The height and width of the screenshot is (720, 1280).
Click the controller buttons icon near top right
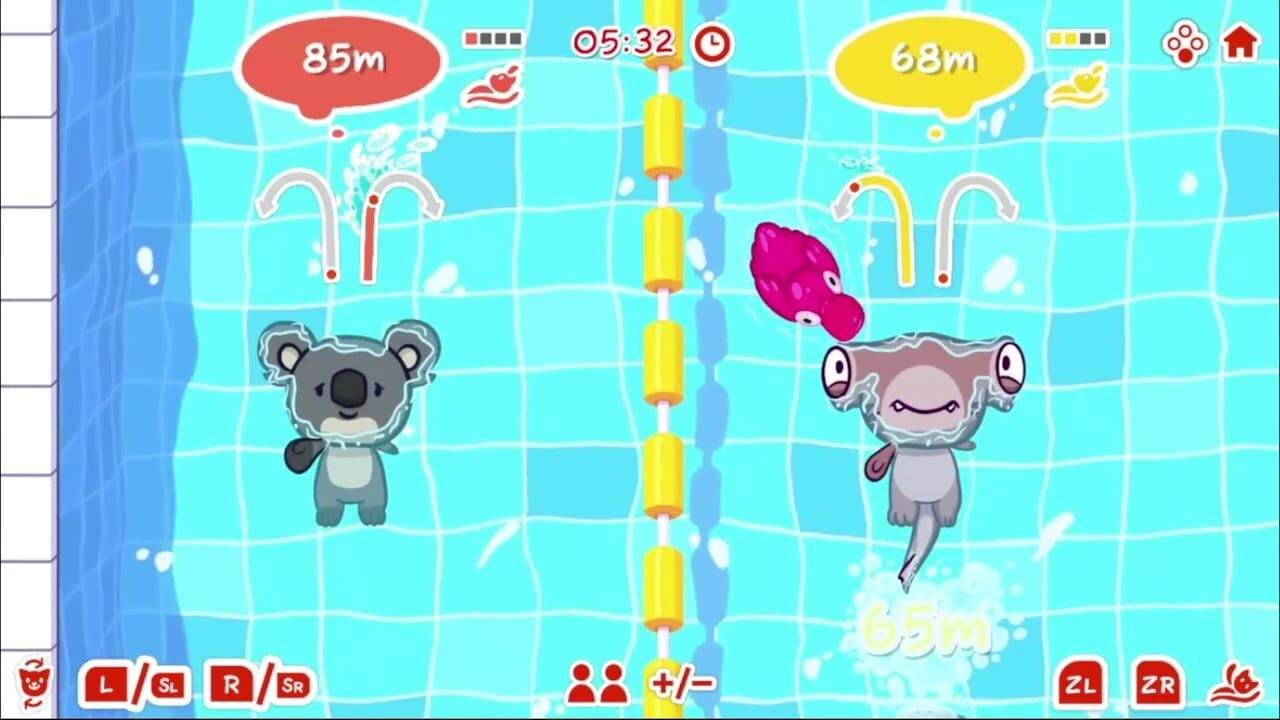(x=1186, y=44)
